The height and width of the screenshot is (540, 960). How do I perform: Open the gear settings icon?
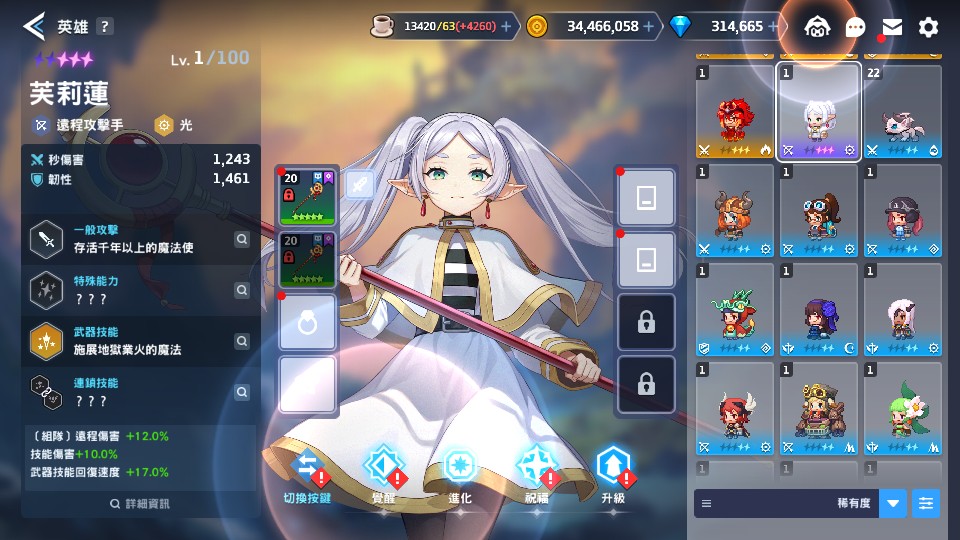(x=929, y=27)
